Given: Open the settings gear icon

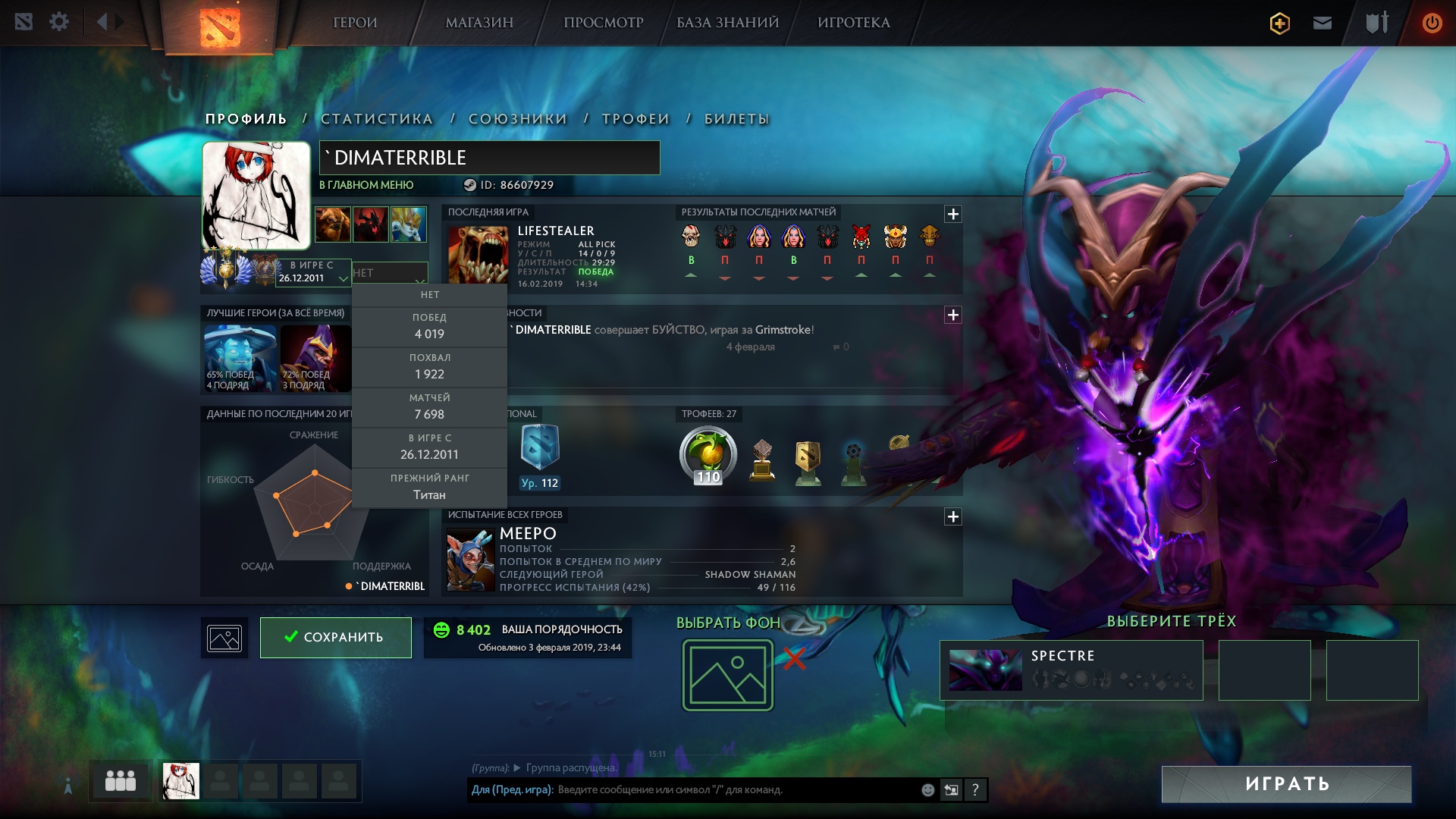Looking at the screenshot, I should [59, 22].
